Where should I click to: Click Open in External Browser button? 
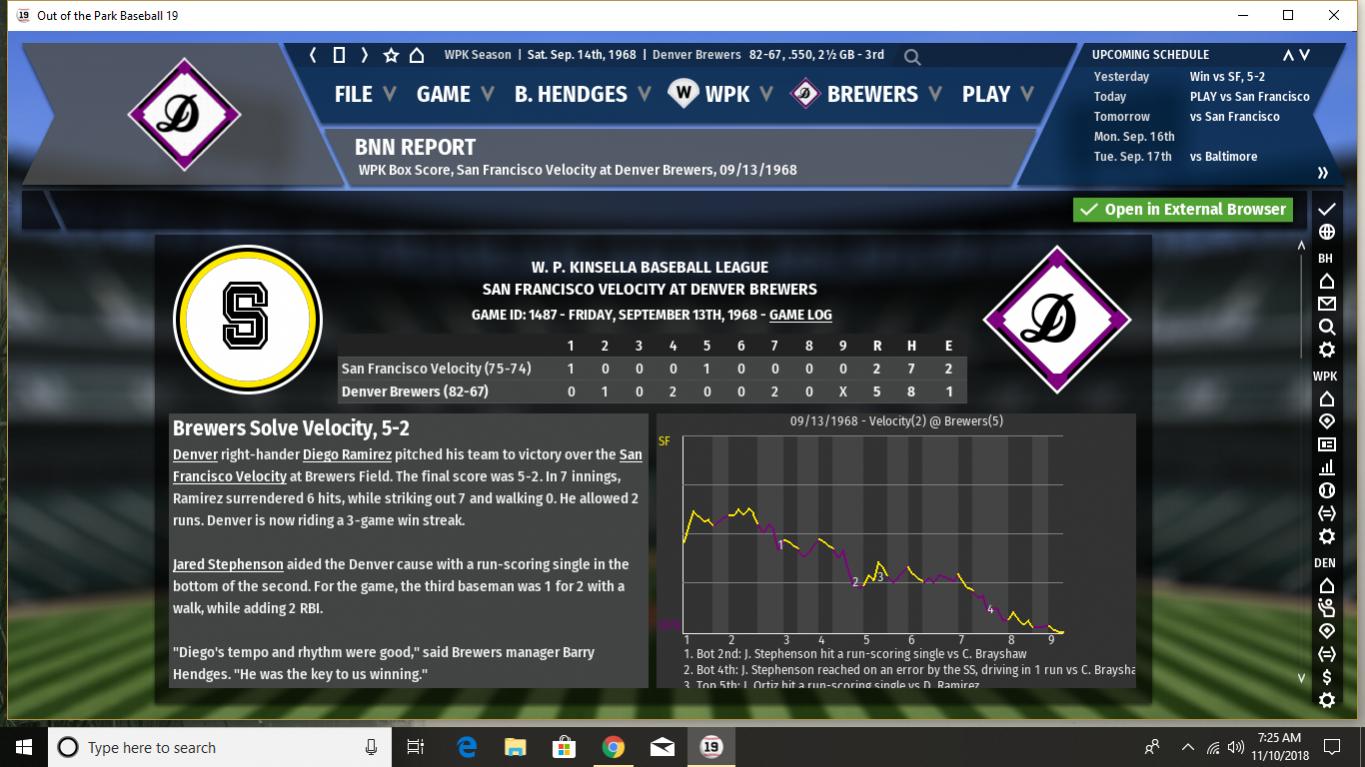tap(1183, 210)
